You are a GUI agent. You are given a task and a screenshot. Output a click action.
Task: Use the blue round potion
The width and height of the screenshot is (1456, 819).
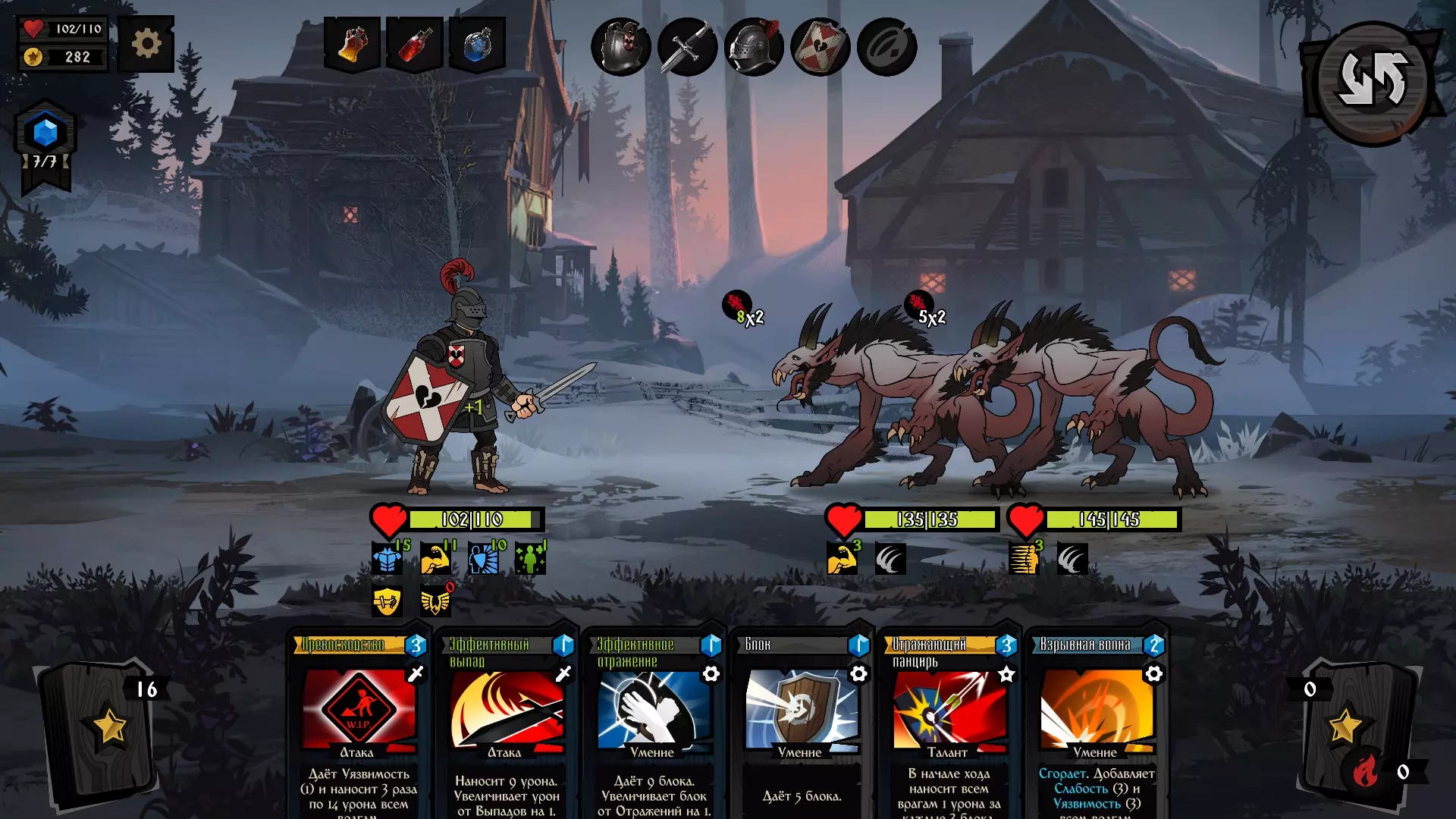pyautogui.click(x=478, y=45)
